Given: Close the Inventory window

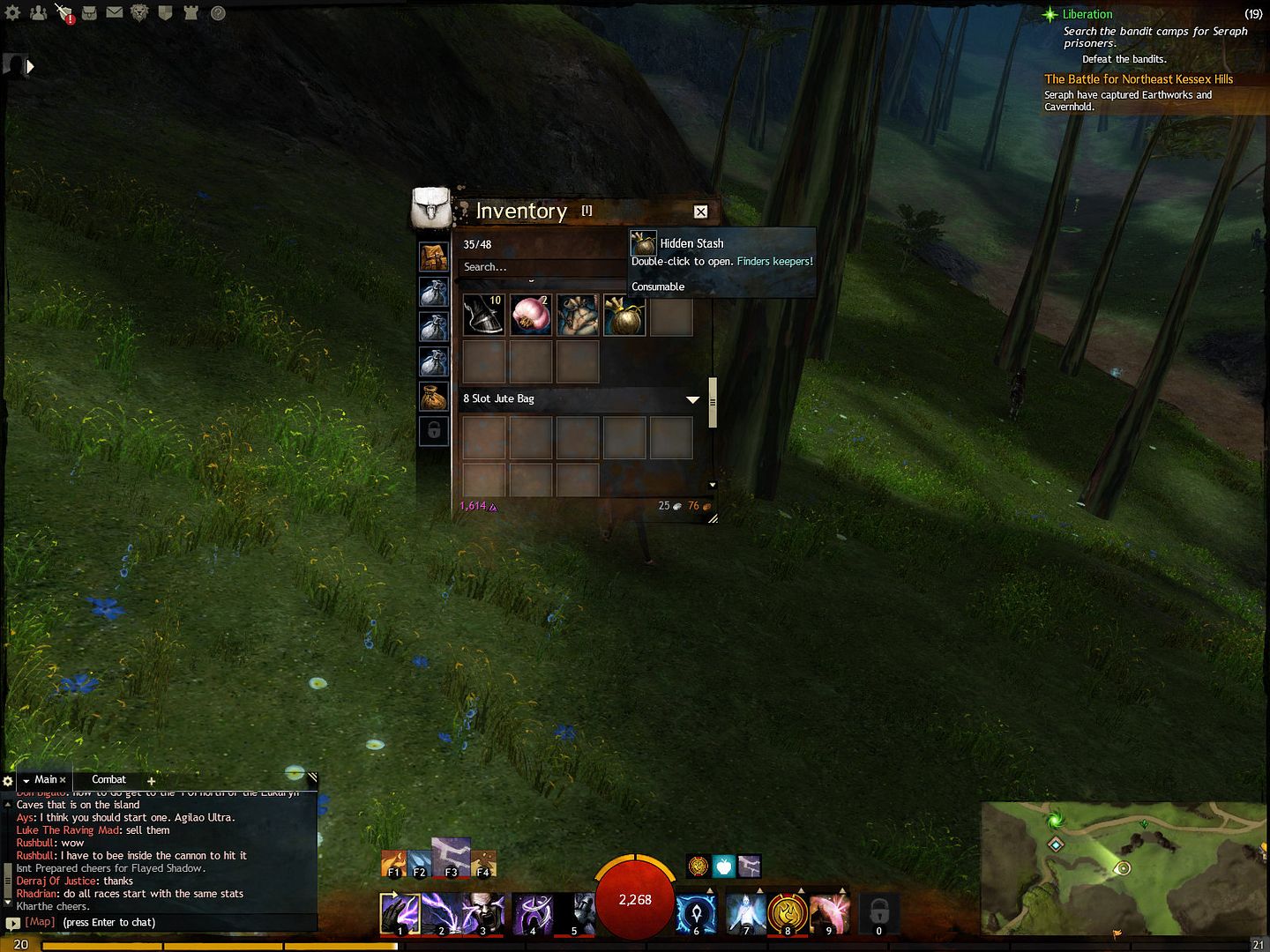Looking at the screenshot, I should [700, 212].
